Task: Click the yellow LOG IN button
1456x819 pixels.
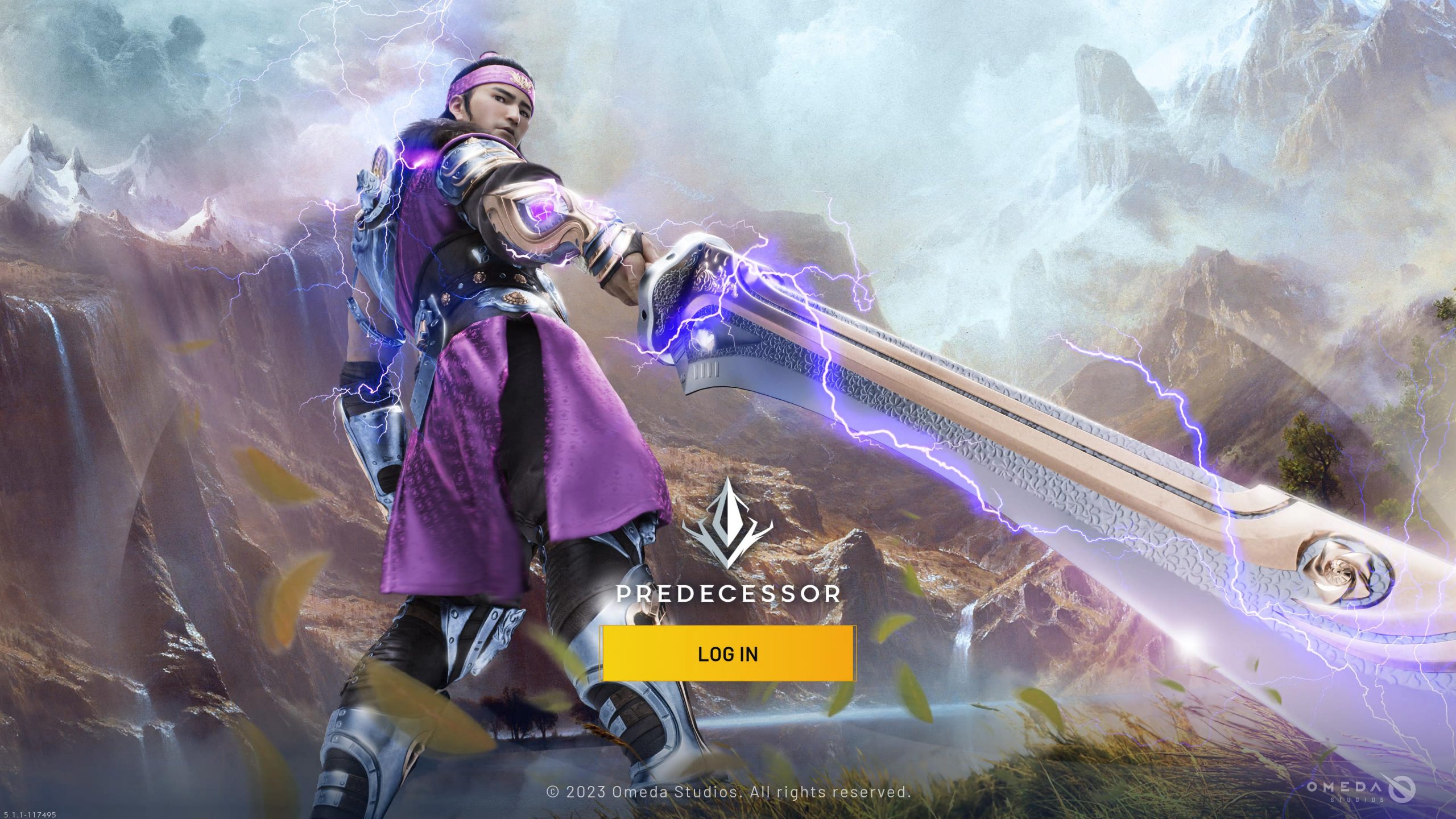Action: [728, 653]
